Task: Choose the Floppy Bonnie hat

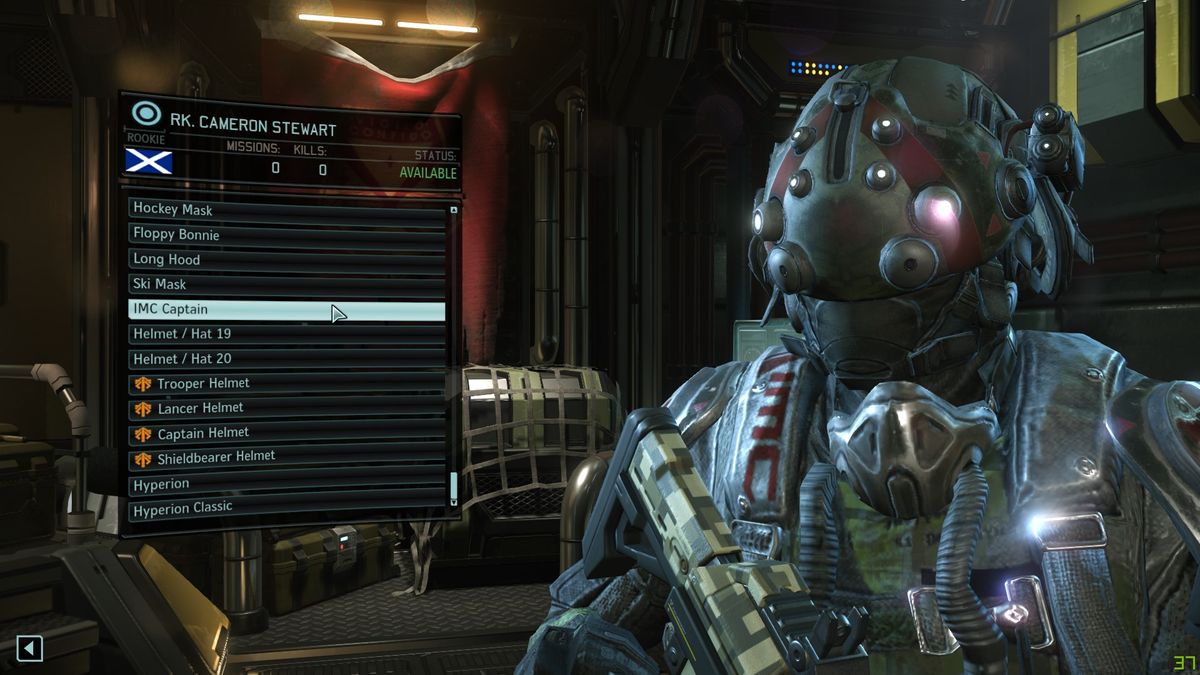Action: tap(287, 234)
